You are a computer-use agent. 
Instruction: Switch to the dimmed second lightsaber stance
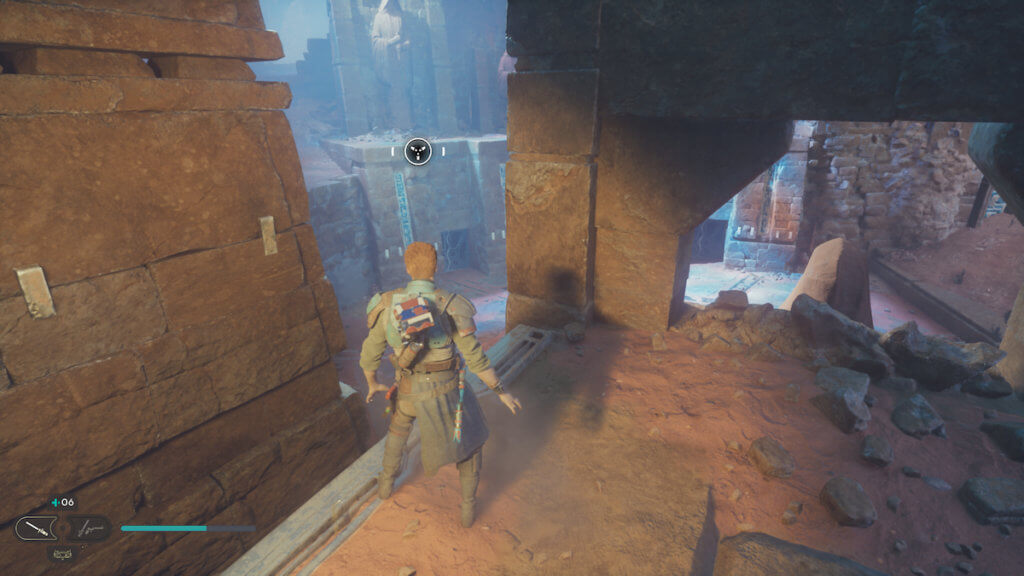[x=90, y=528]
